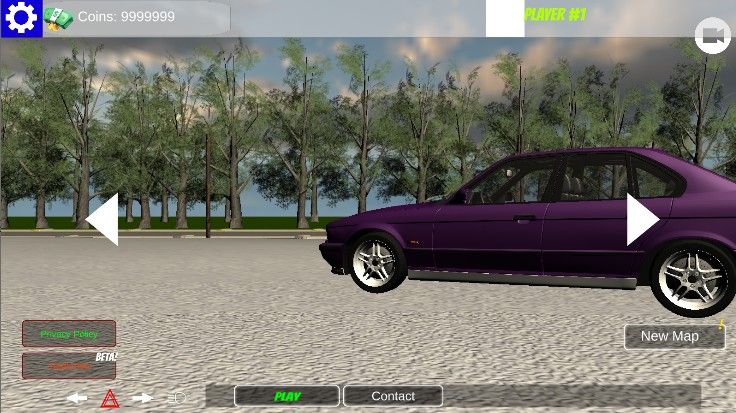Show the next car with right arrow
This screenshot has width=736, height=413.
(x=642, y=219)
